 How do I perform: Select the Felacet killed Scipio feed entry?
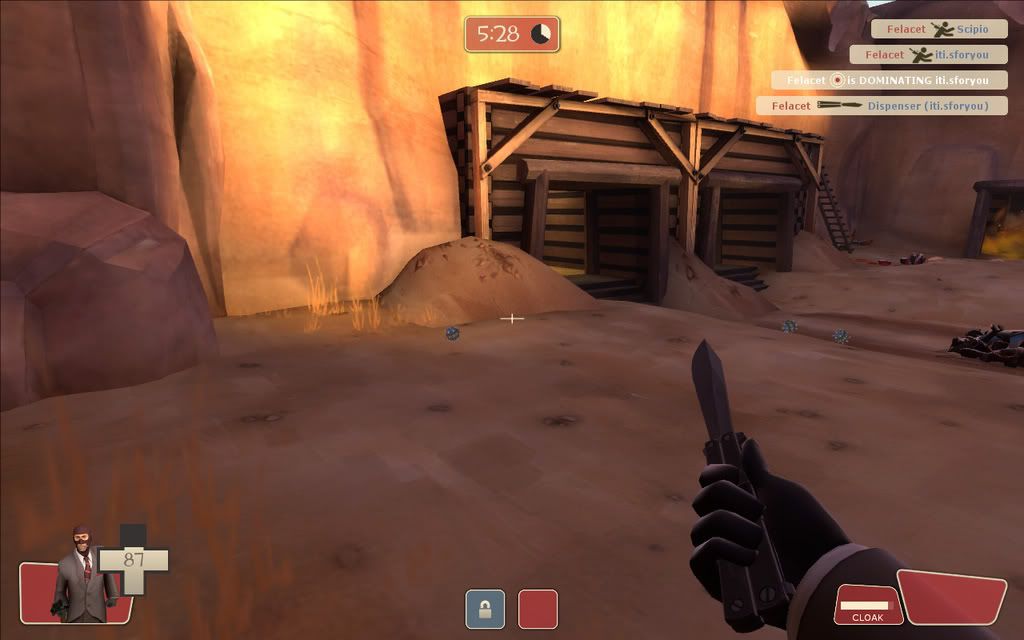[x=938, y=30]
